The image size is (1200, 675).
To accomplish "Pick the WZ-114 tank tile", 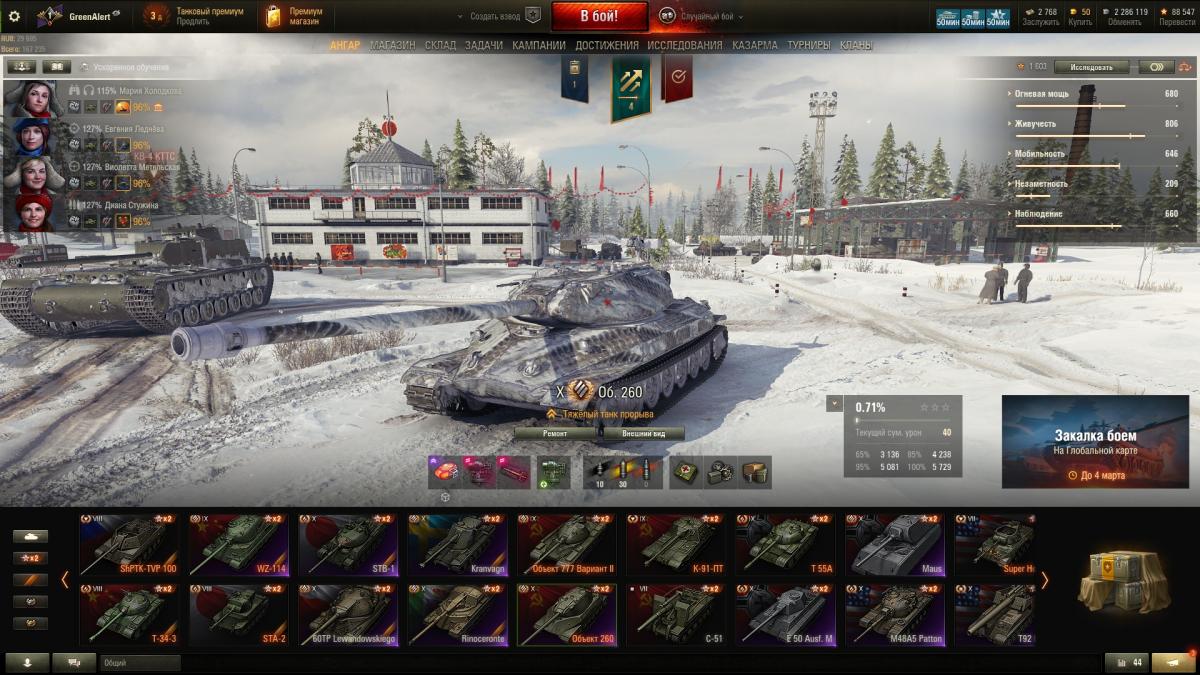I will tap(238, 544).
